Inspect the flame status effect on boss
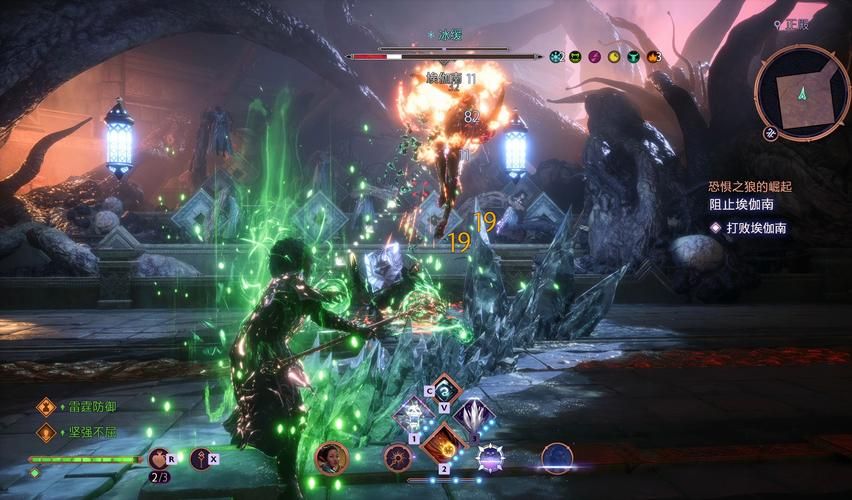852x500 pixels. click(653, 57)
